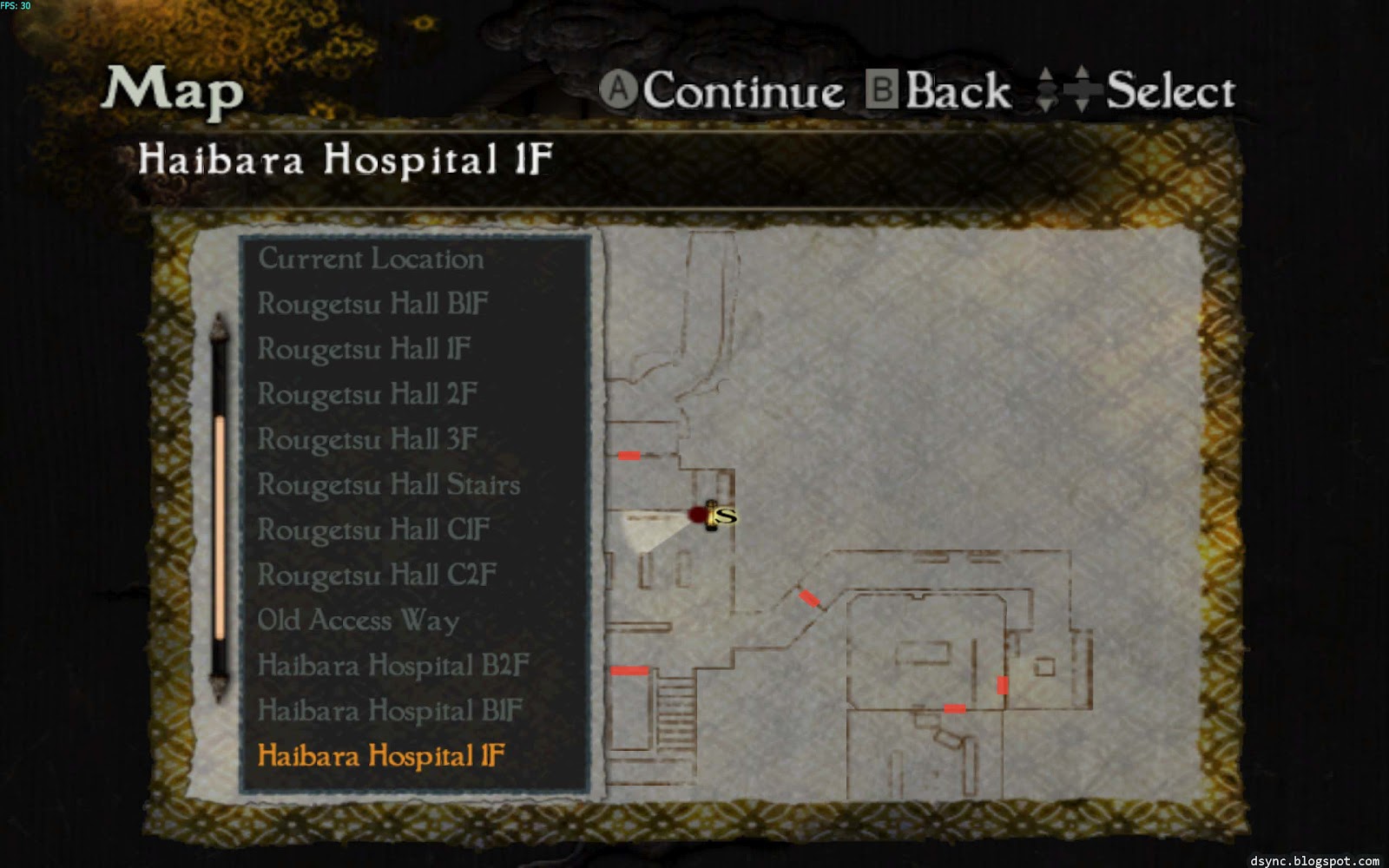Click the red door marker on the right-side room
Image resolution: width=1389 pixels, height=868 pixels.
(1004, 684)
